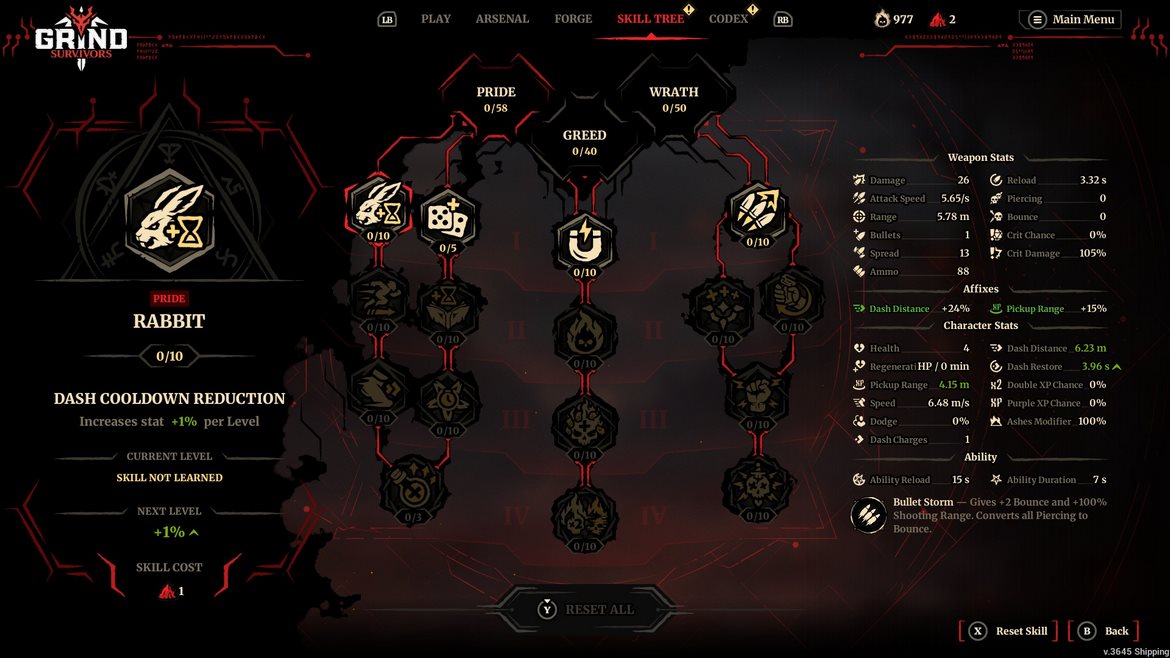Viewport: 1170px width, 658px height.
Task: Switch to the Play tab
Action: 435,19
